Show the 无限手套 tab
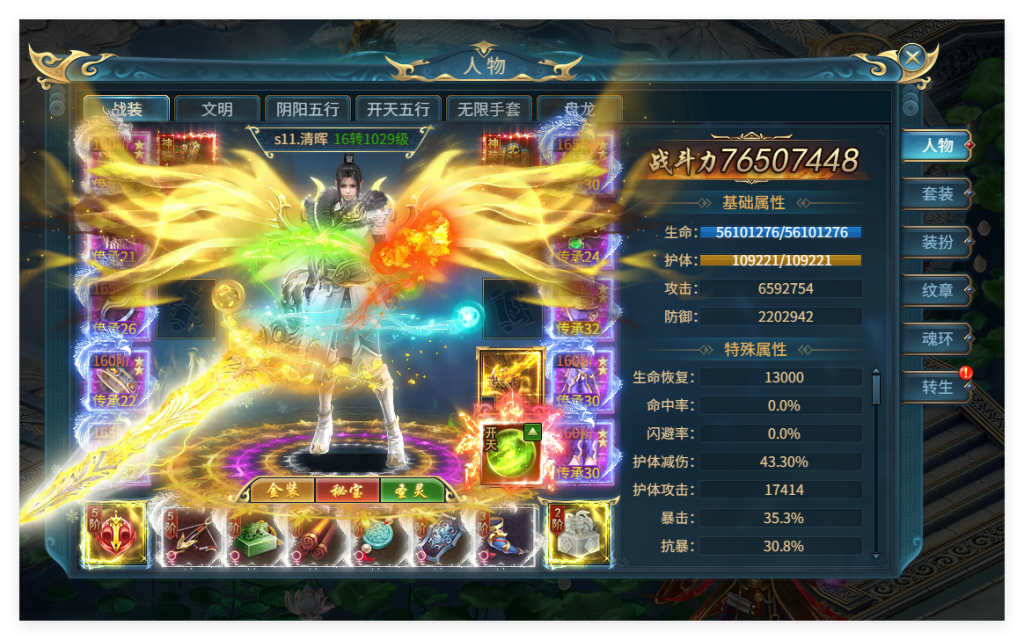 pyautogui.click(x=488, y=109)
